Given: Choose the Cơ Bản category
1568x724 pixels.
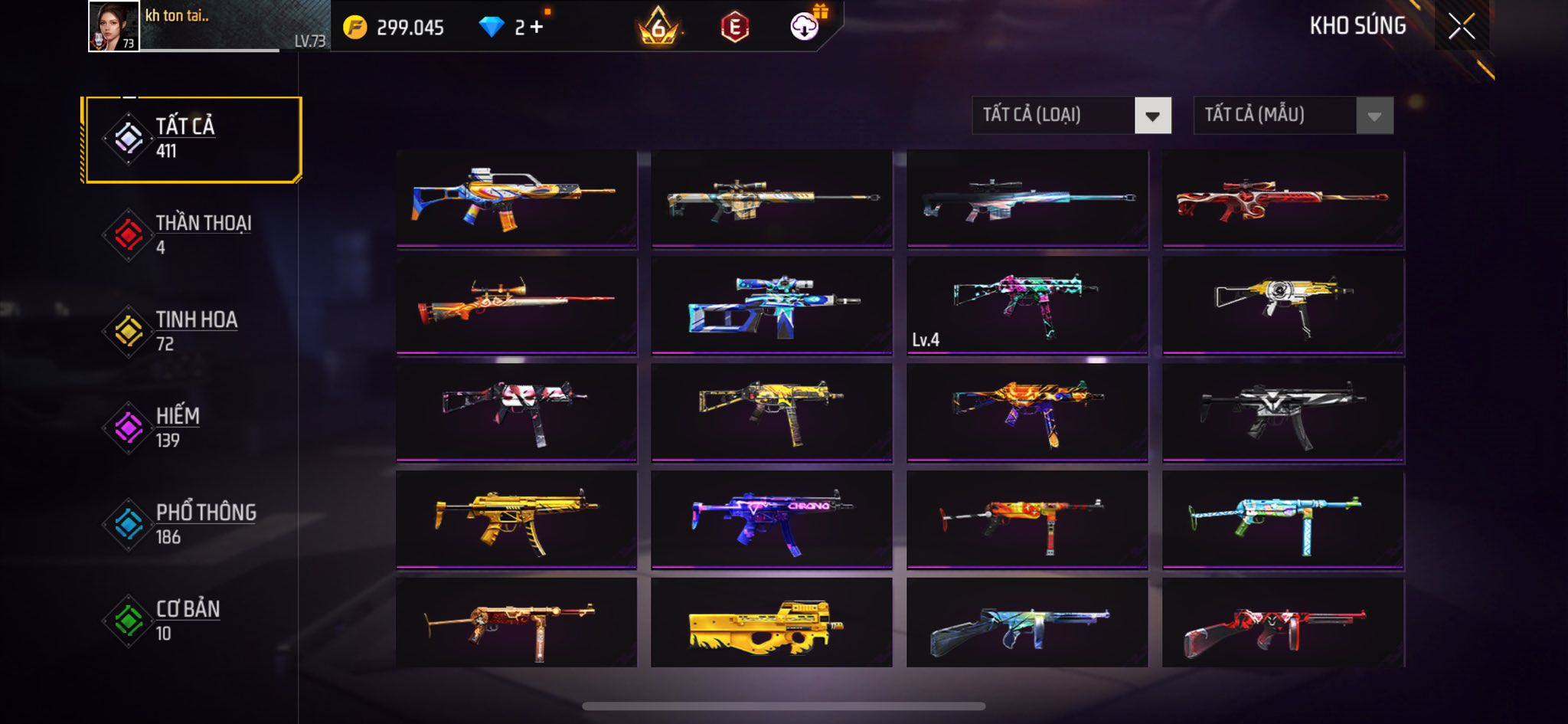Looking at the screenshot, I should pos(193,621).
